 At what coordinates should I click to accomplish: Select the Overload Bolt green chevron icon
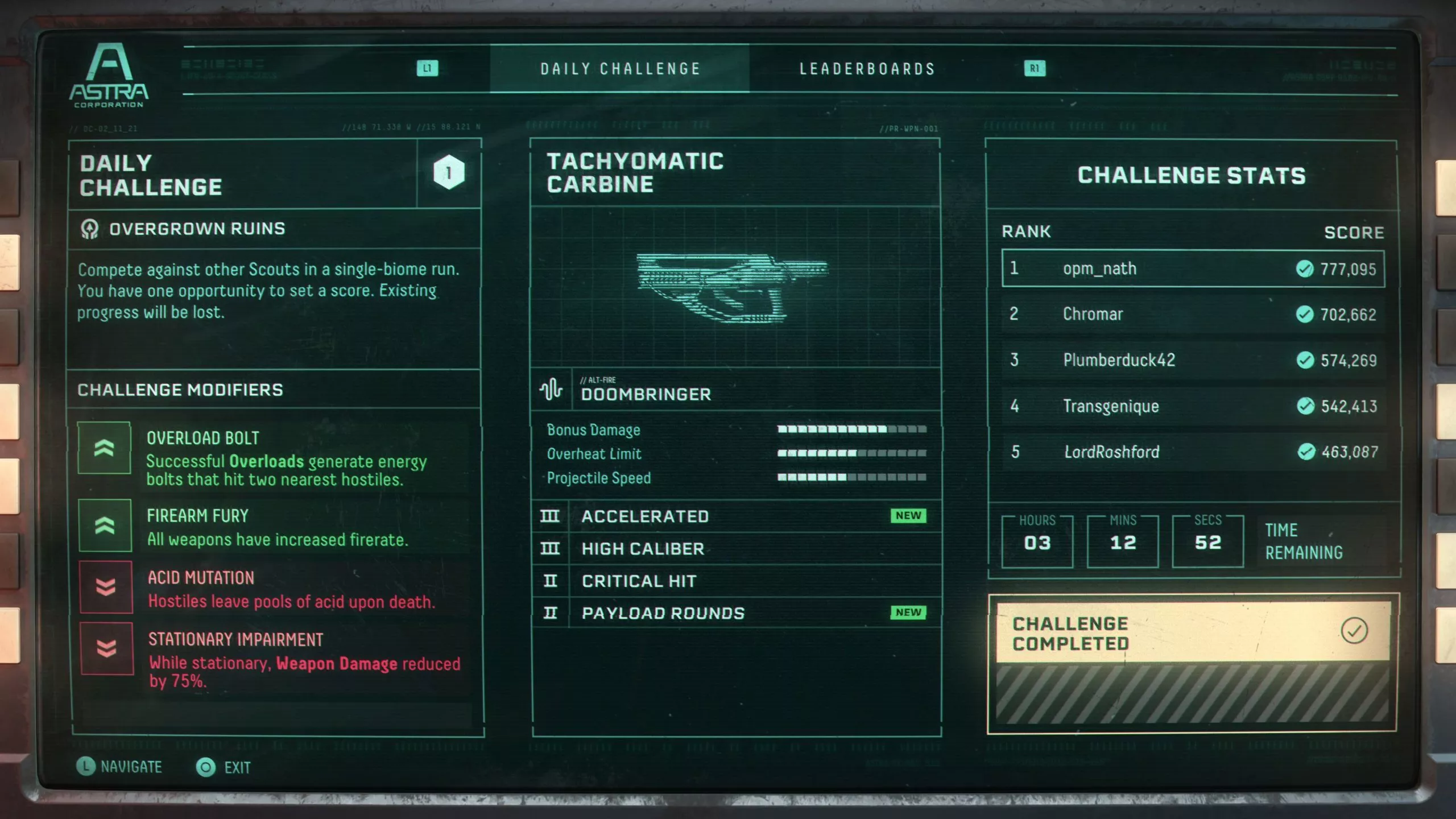coord(105,448)
